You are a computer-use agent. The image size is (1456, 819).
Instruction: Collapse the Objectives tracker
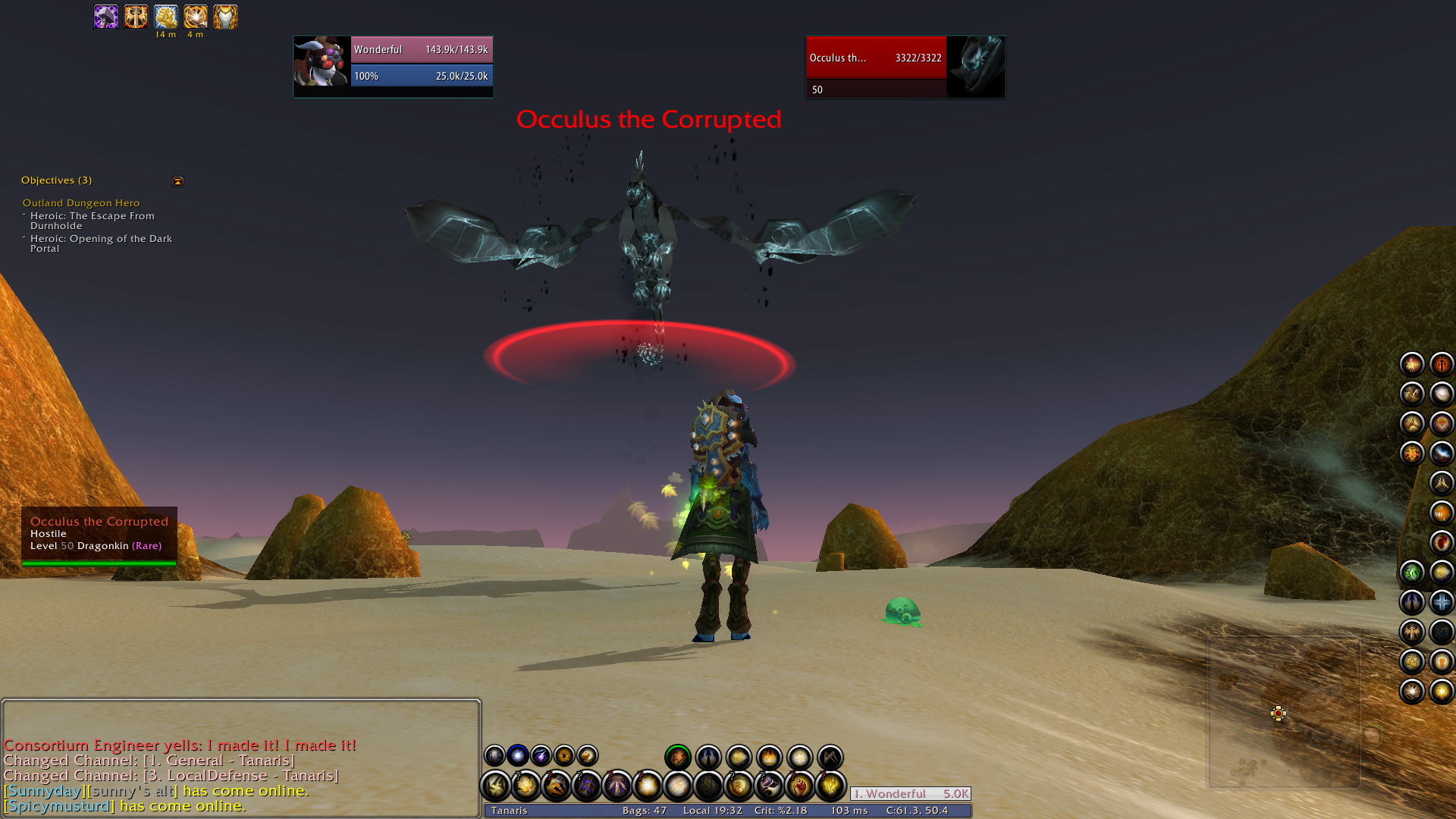(x=178, y=181)
